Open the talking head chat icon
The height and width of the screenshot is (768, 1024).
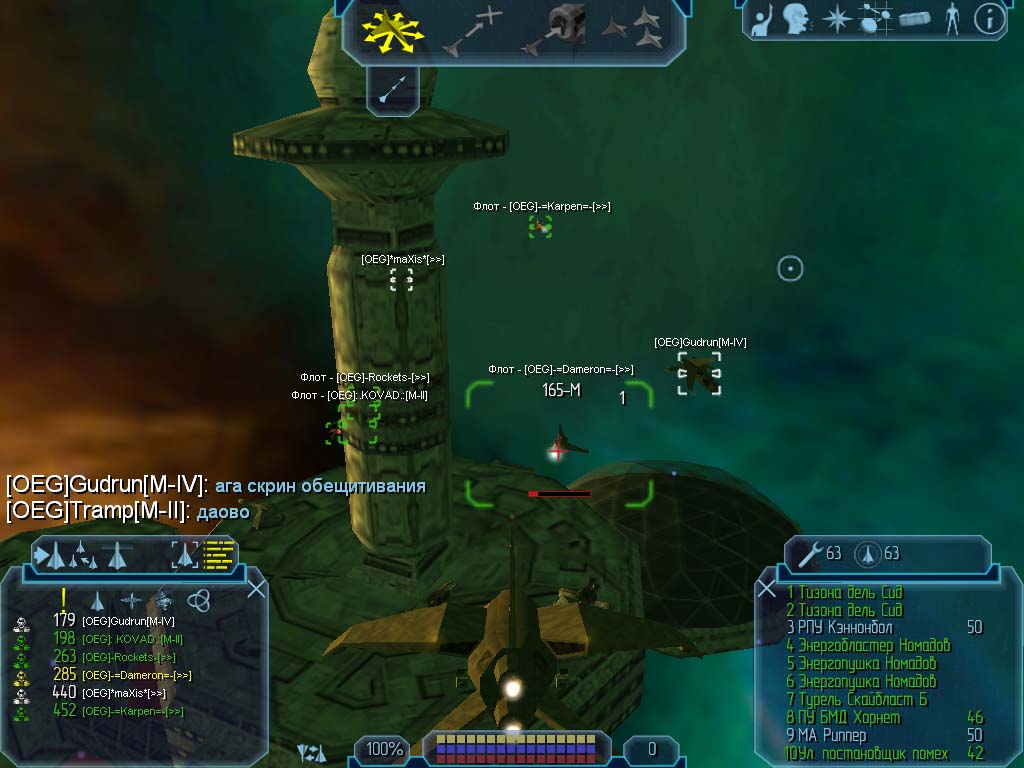795,19
